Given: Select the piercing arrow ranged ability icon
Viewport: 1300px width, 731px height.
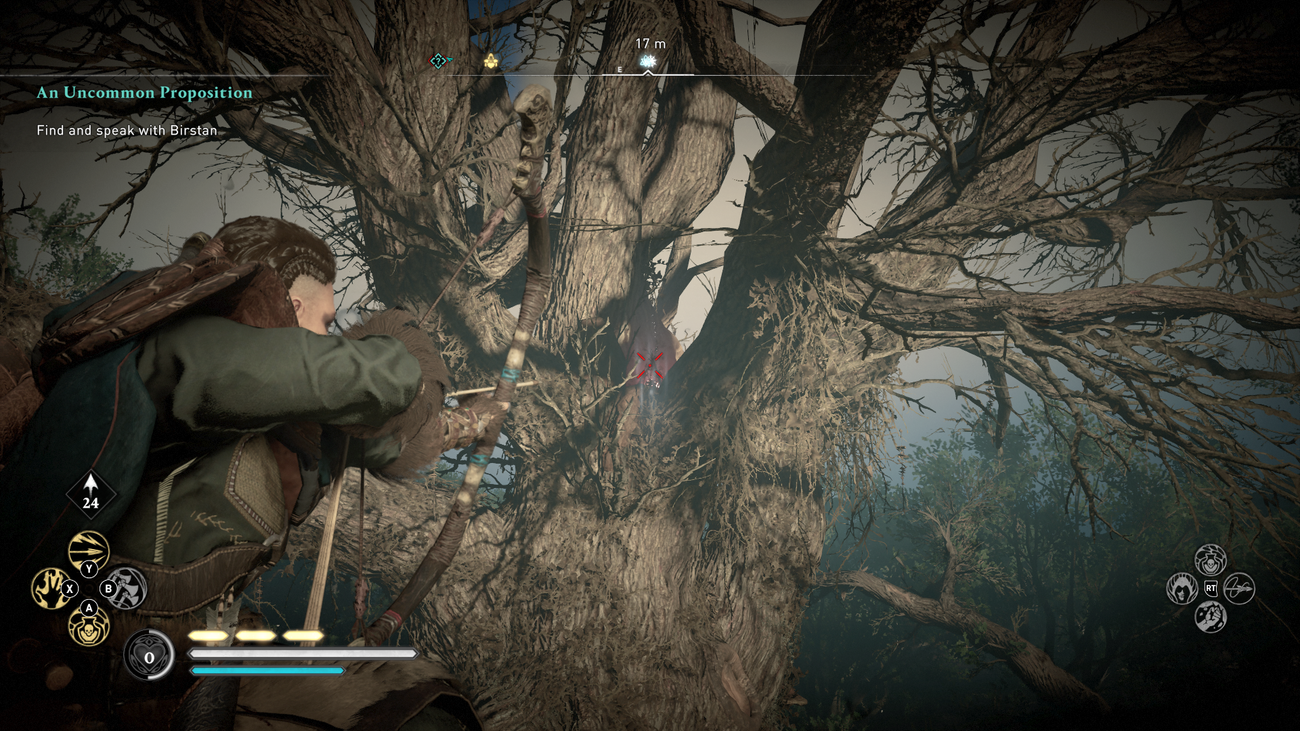Looking at the screenshot, I should click(x=1239, y=588).
